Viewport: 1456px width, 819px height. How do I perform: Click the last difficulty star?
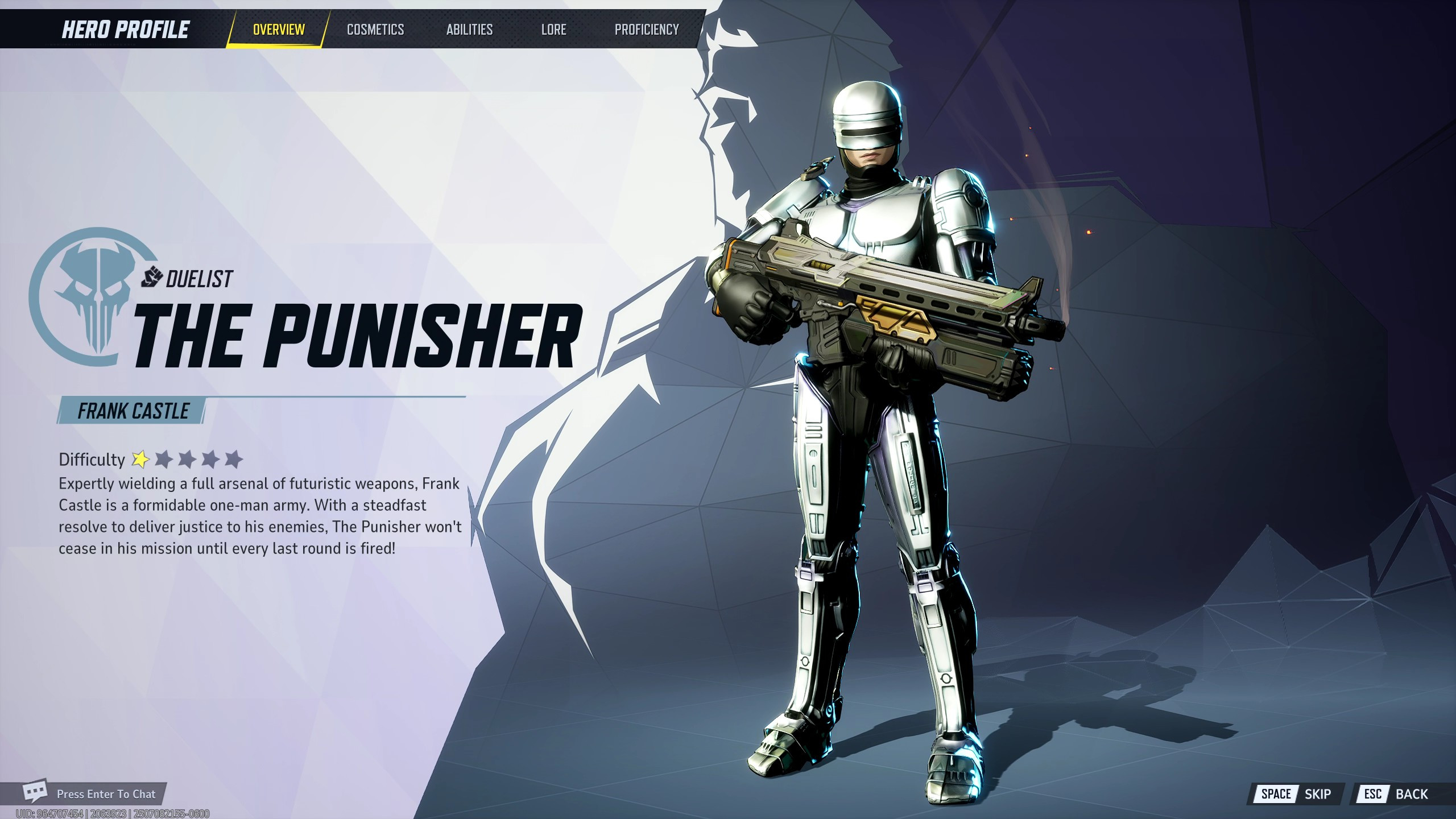coord(234,458)
